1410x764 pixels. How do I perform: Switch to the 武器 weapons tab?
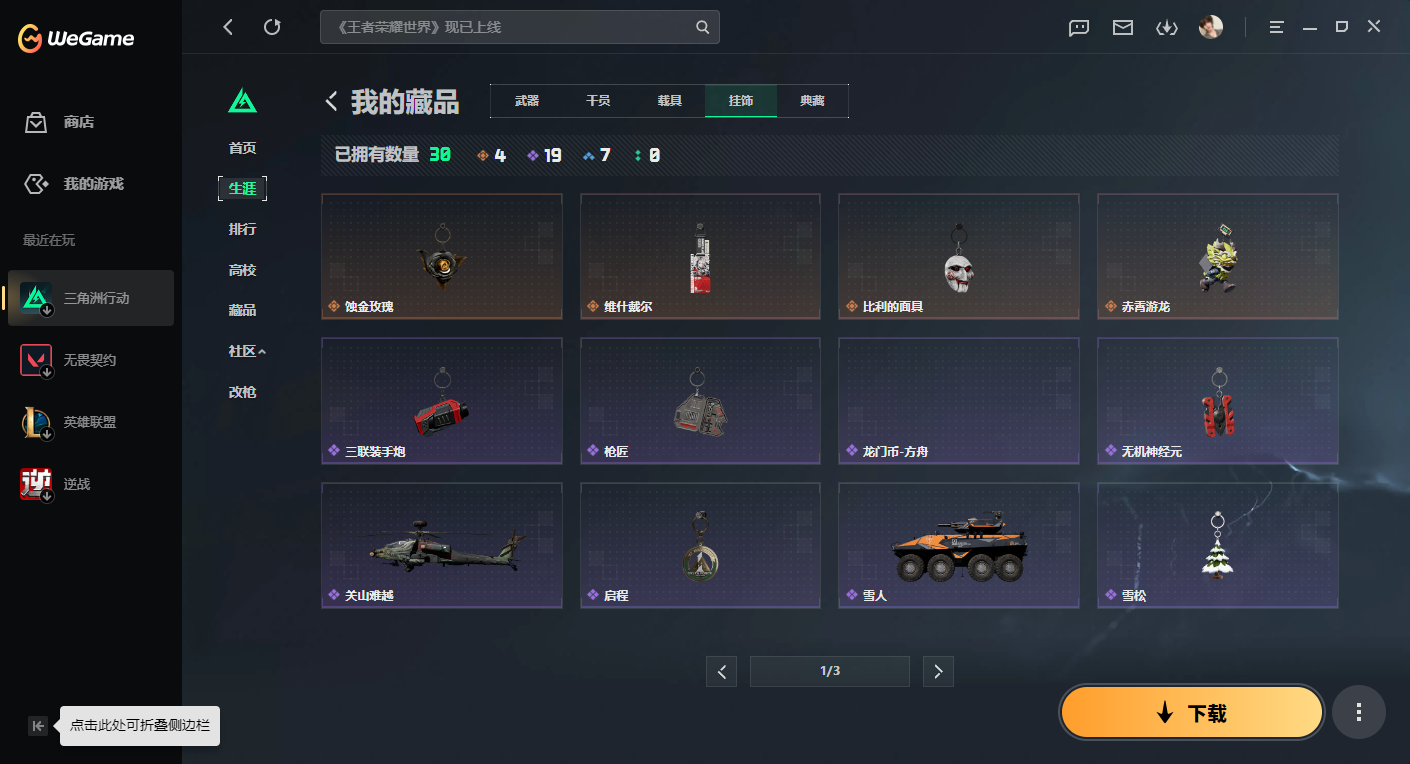(525, 100)
